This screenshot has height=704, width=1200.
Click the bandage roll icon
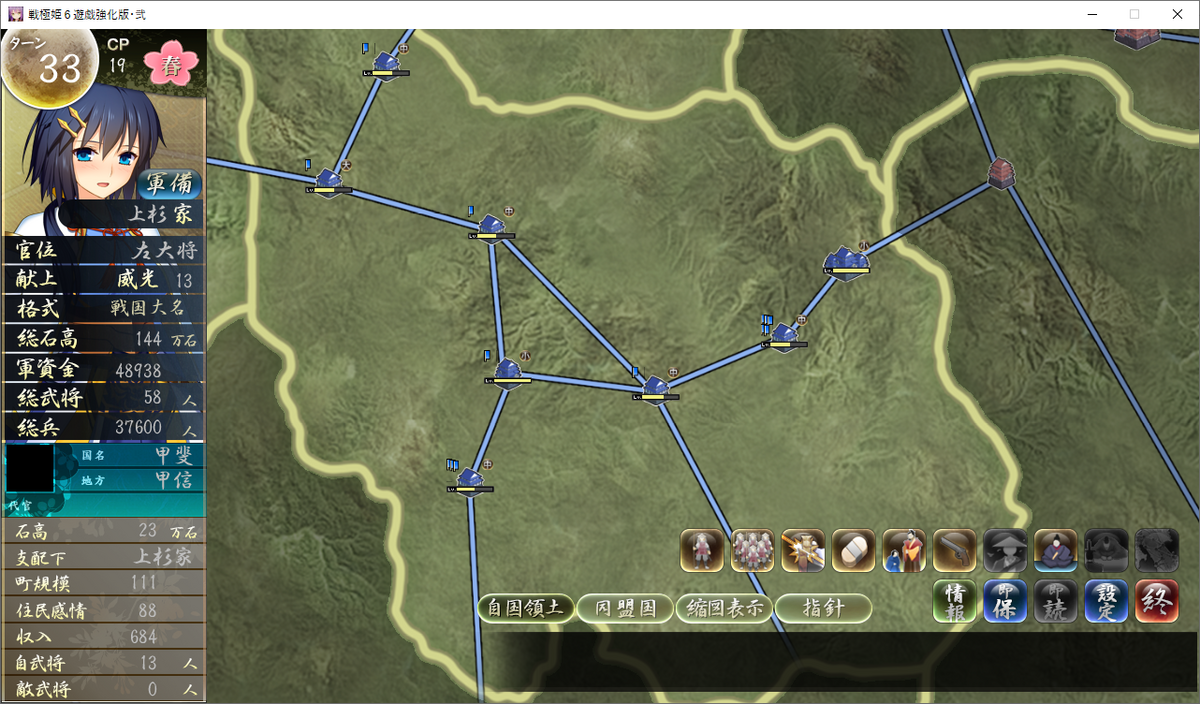pyautogui.click(x=853, y=550)
